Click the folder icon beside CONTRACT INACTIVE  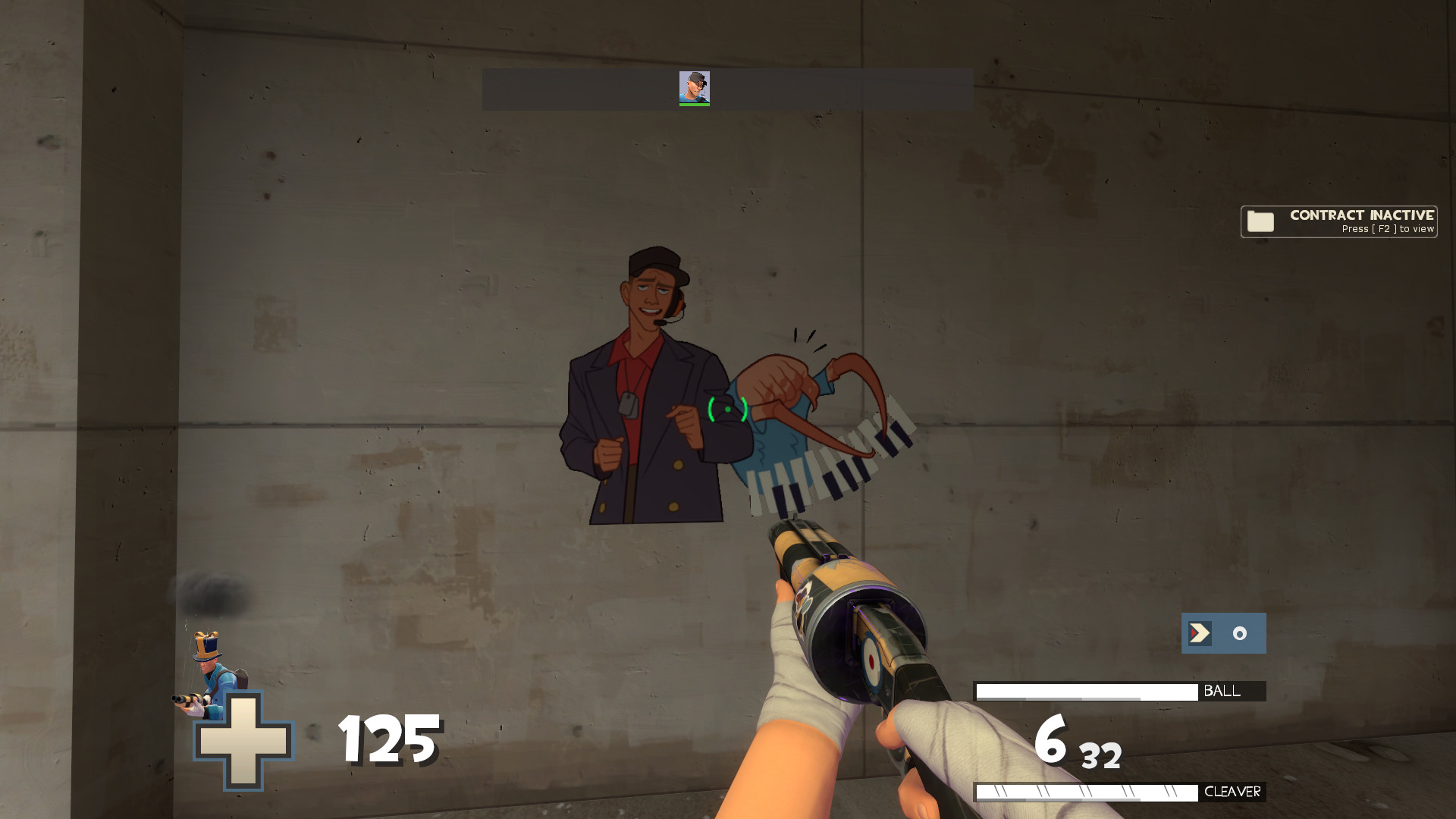click(x=1260, y=221)
